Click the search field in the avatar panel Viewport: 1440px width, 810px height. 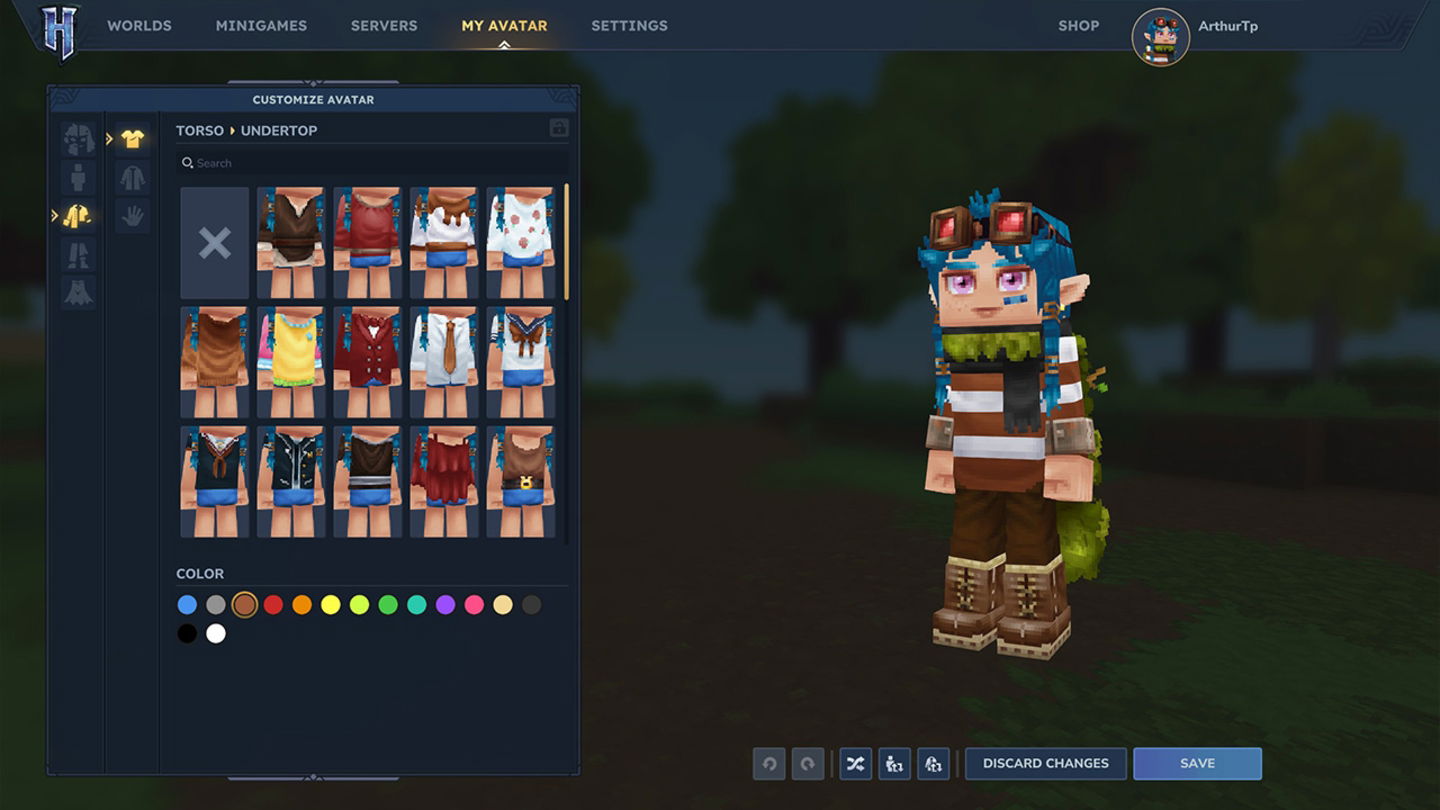point(371,161)
